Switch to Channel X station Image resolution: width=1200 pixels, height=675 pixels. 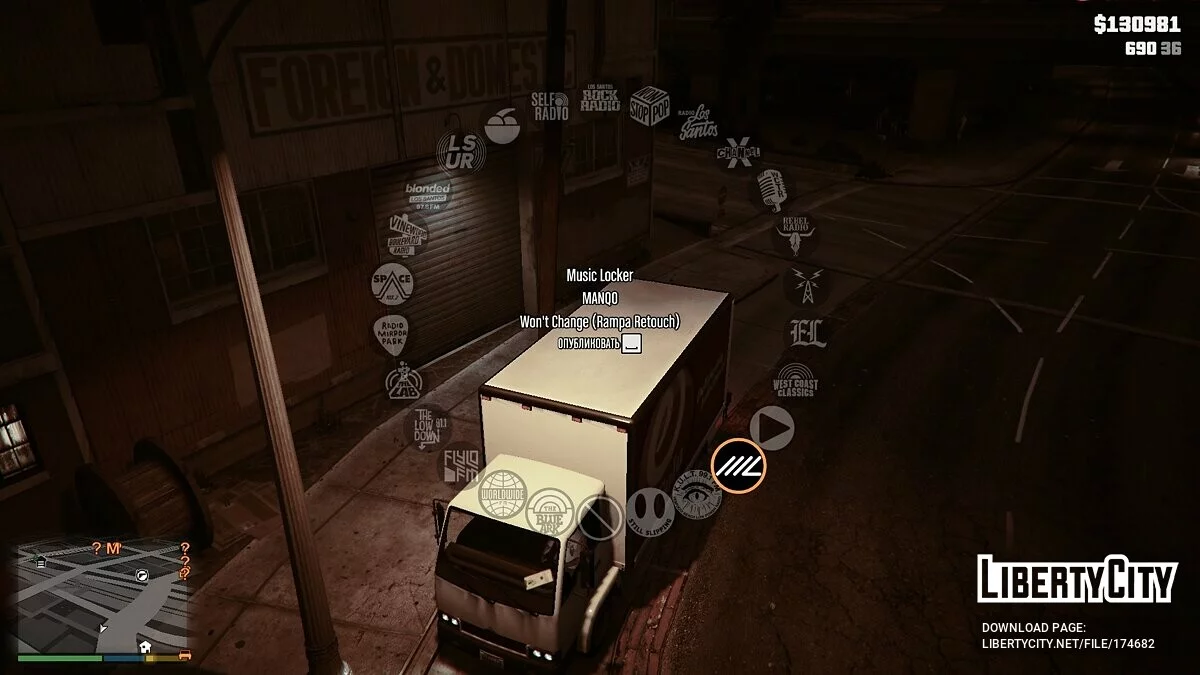[738, 152]
